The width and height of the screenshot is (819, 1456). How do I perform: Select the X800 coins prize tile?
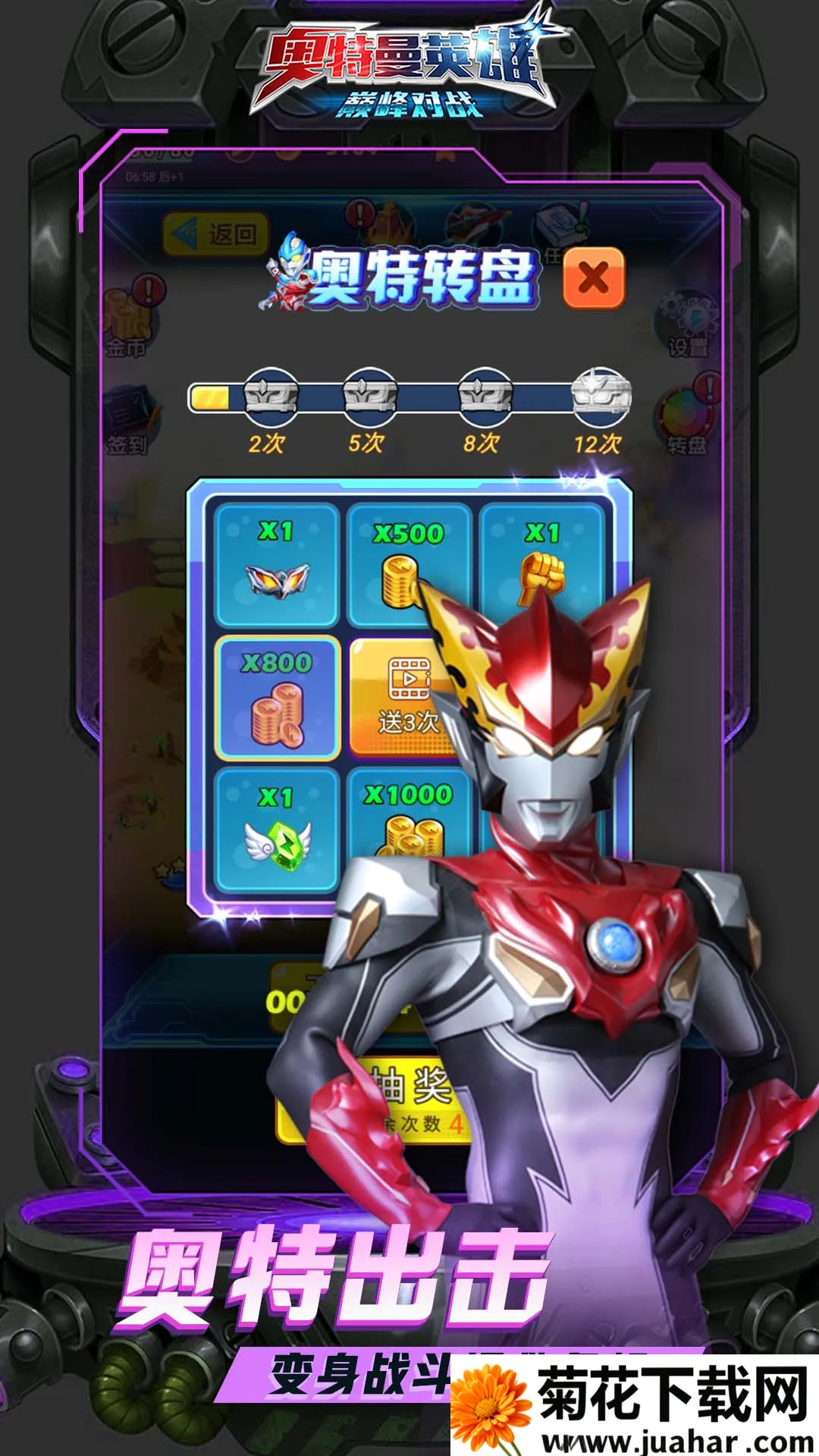pos(278,698)
